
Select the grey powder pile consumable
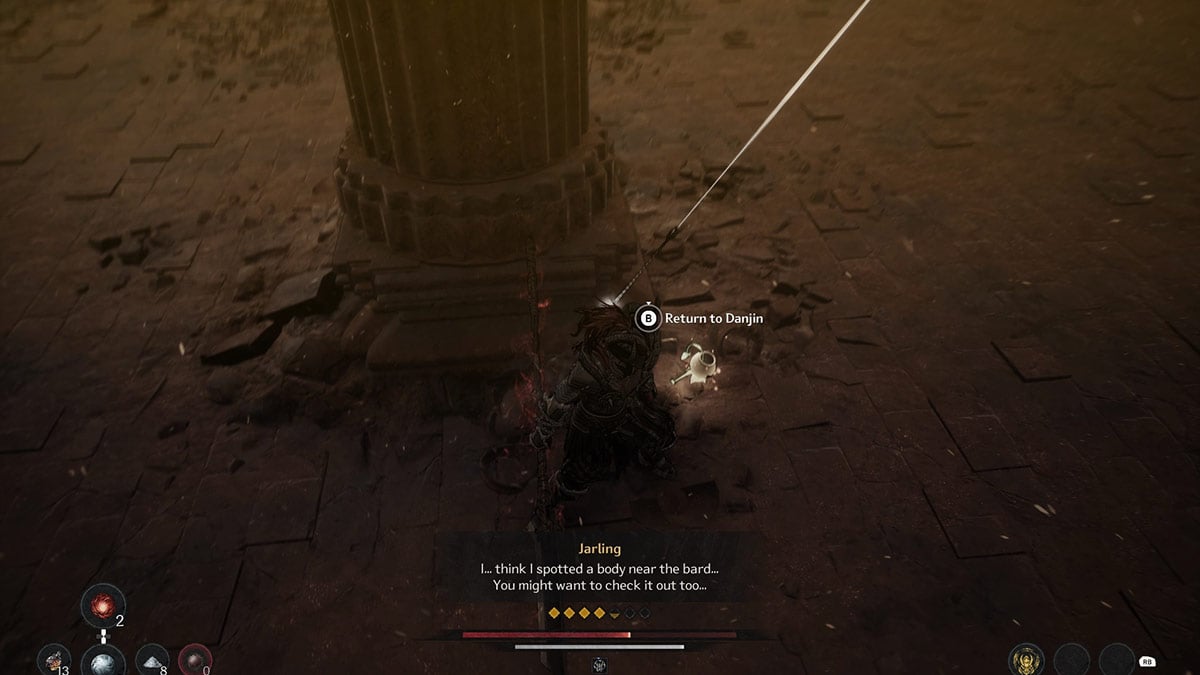pos(152,659)
